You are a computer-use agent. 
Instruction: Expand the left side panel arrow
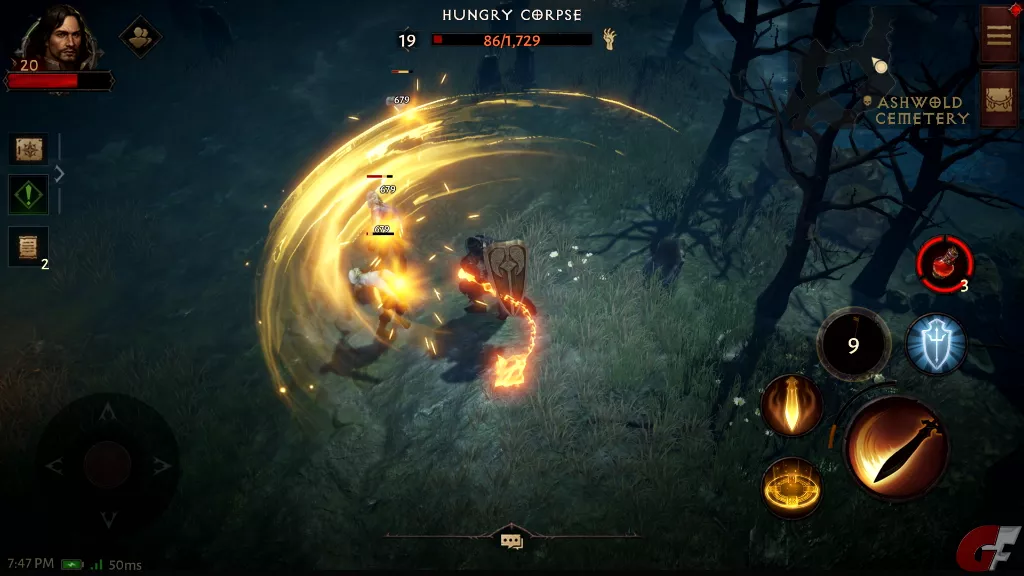[60, 173]
